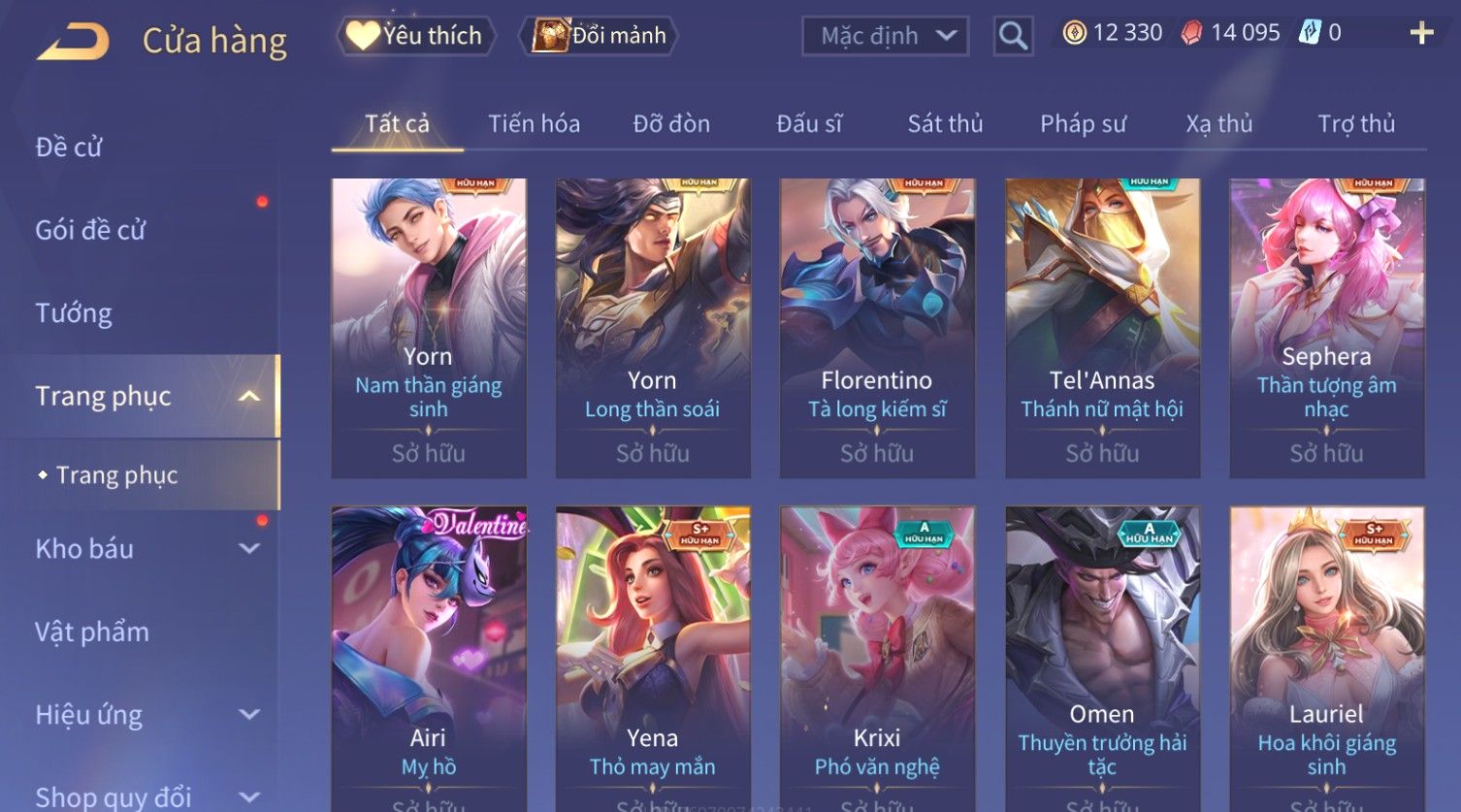
Task: Open Đổi mảnh fragment exchange
Action: (601, 36)
